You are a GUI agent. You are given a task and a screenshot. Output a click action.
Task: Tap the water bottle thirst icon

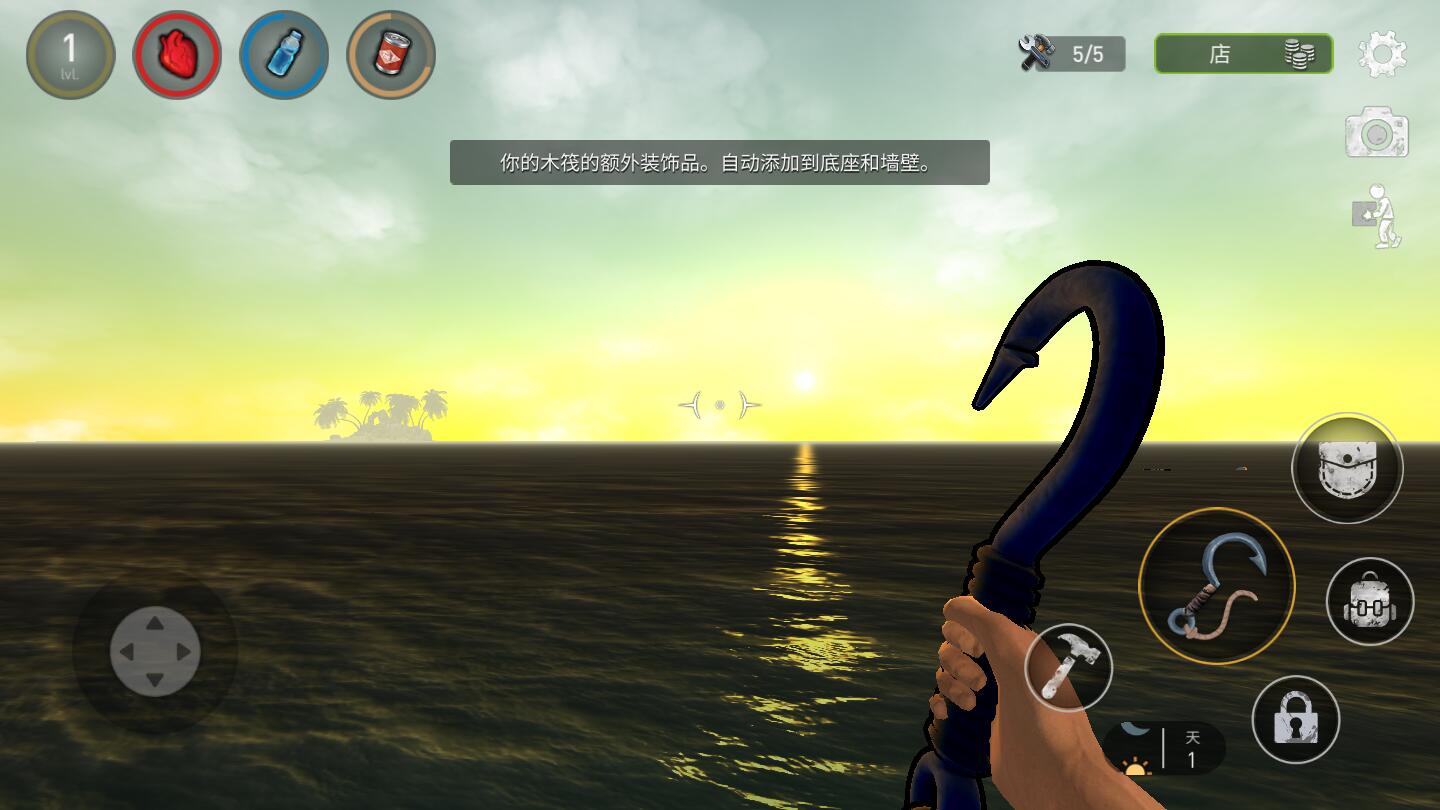[284, 54]
